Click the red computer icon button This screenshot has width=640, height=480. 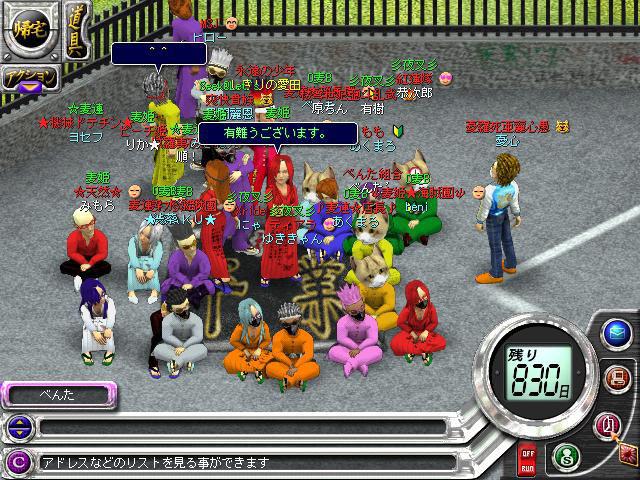[x=616, y=378]
